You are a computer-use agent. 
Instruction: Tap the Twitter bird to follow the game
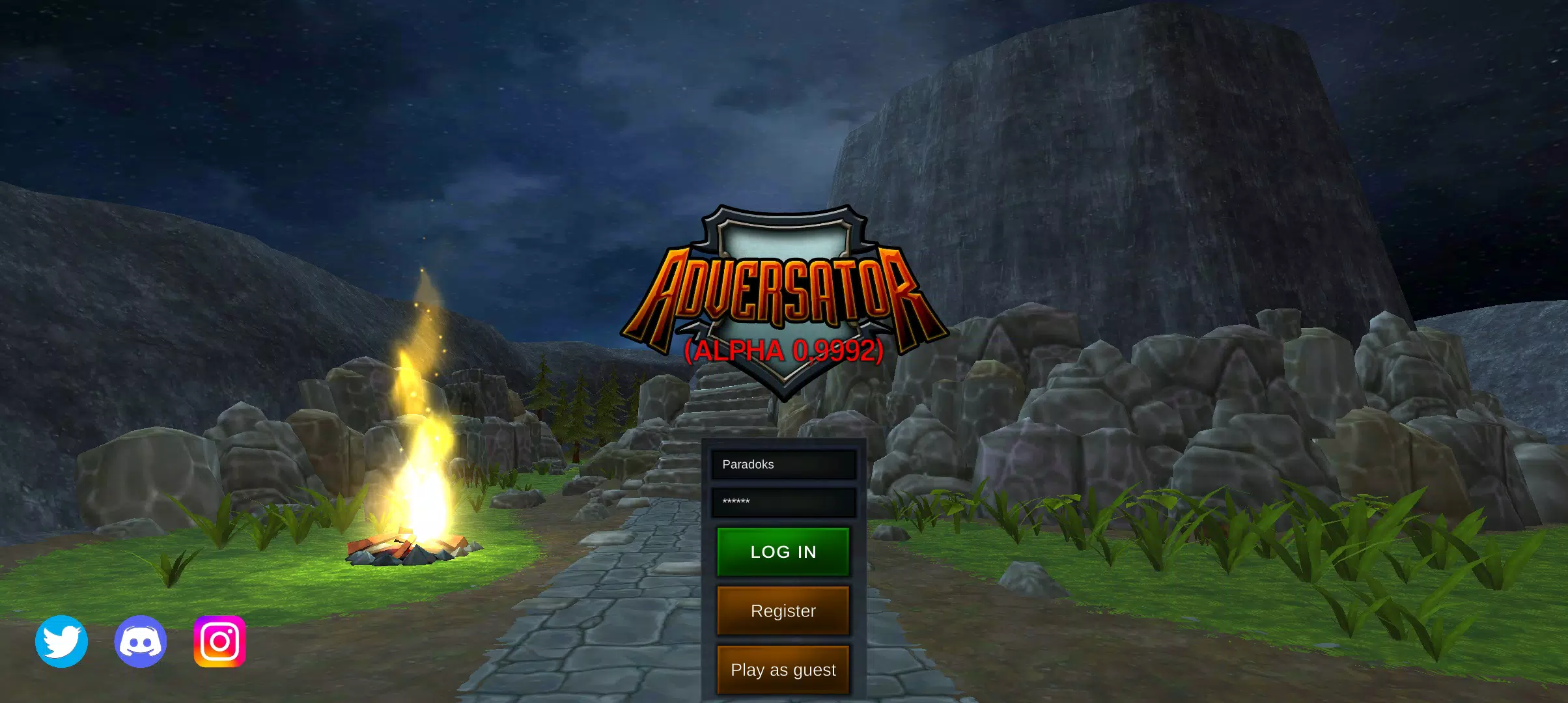[x=63, y=641]
